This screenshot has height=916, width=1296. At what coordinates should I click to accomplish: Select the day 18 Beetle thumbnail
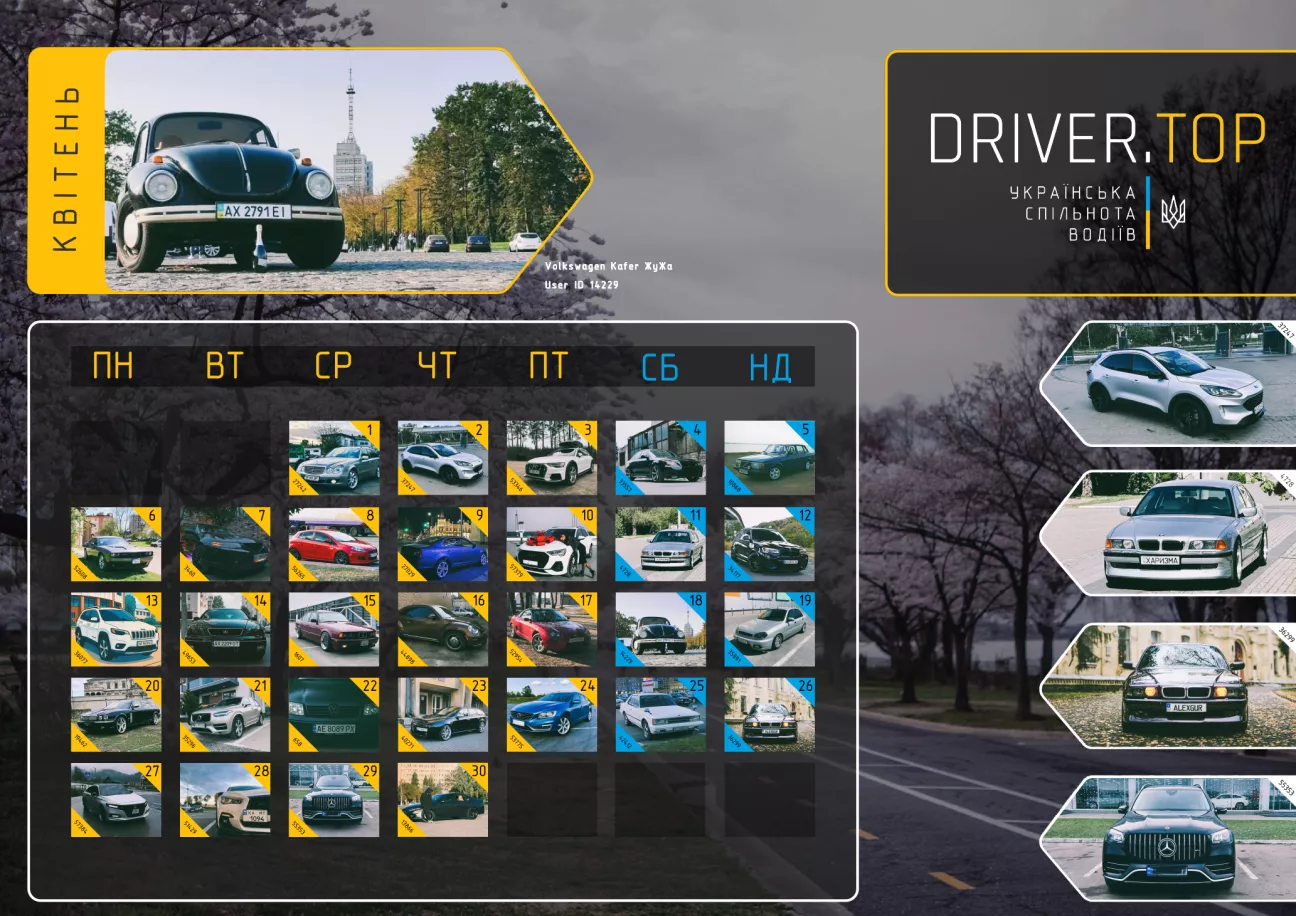(x=660, y=630)
